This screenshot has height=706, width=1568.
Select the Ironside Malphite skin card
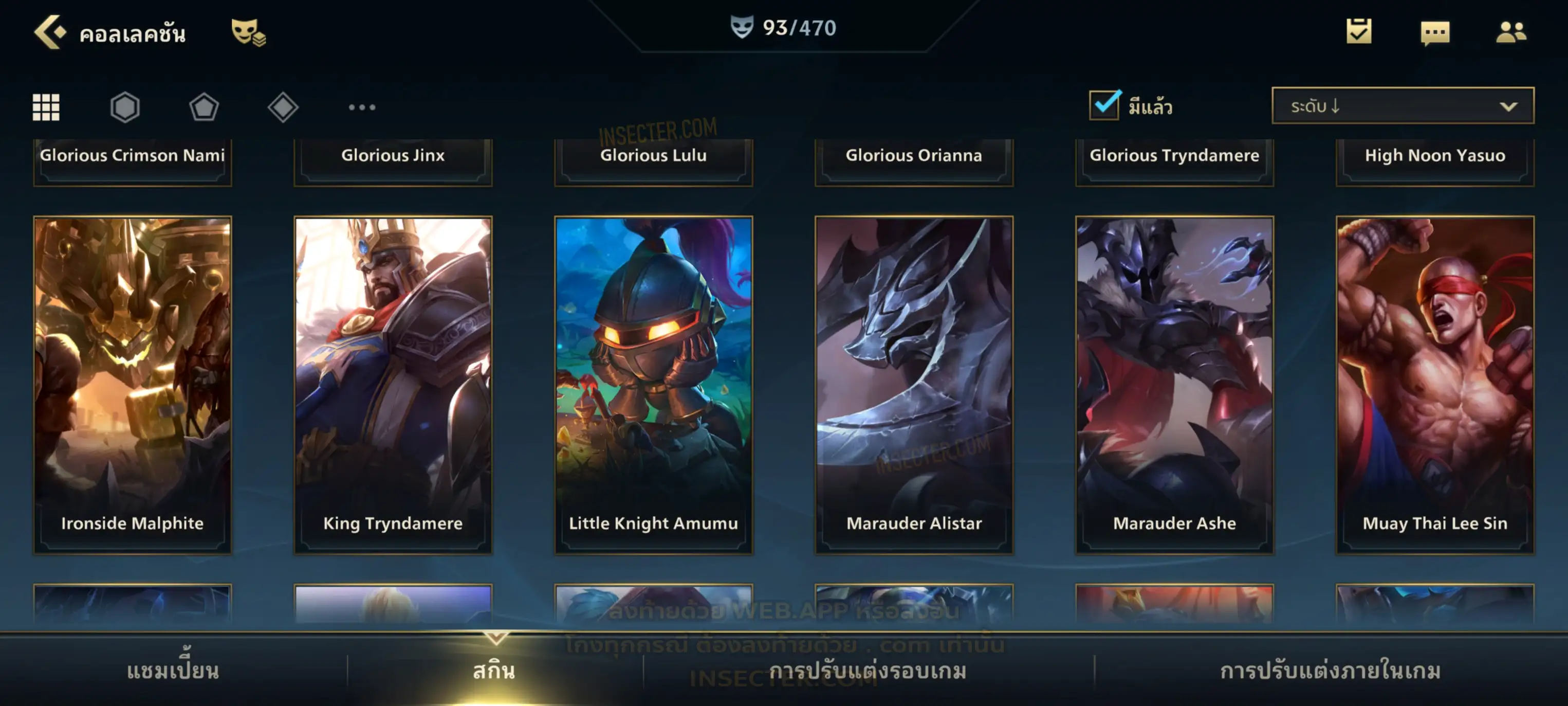pos(133,385)
